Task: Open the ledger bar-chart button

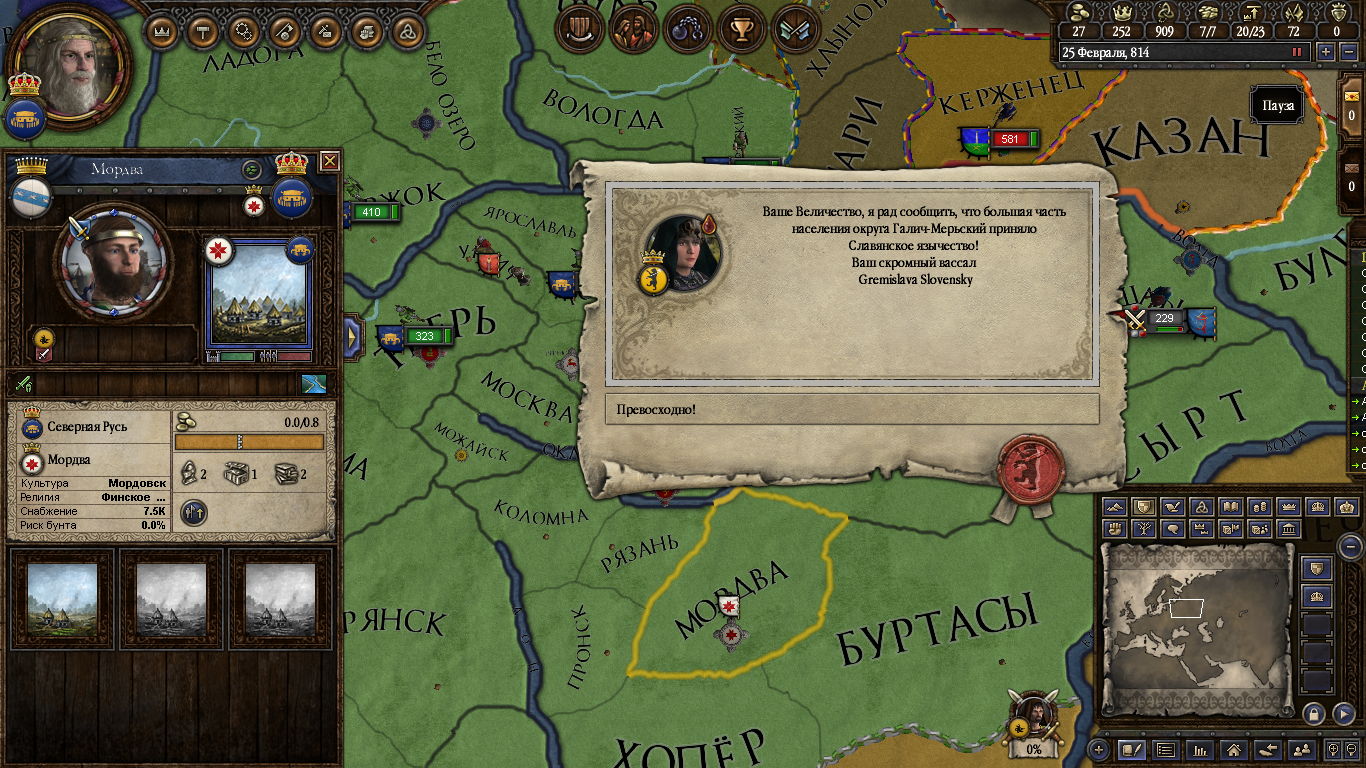Action: point(1200,749)
